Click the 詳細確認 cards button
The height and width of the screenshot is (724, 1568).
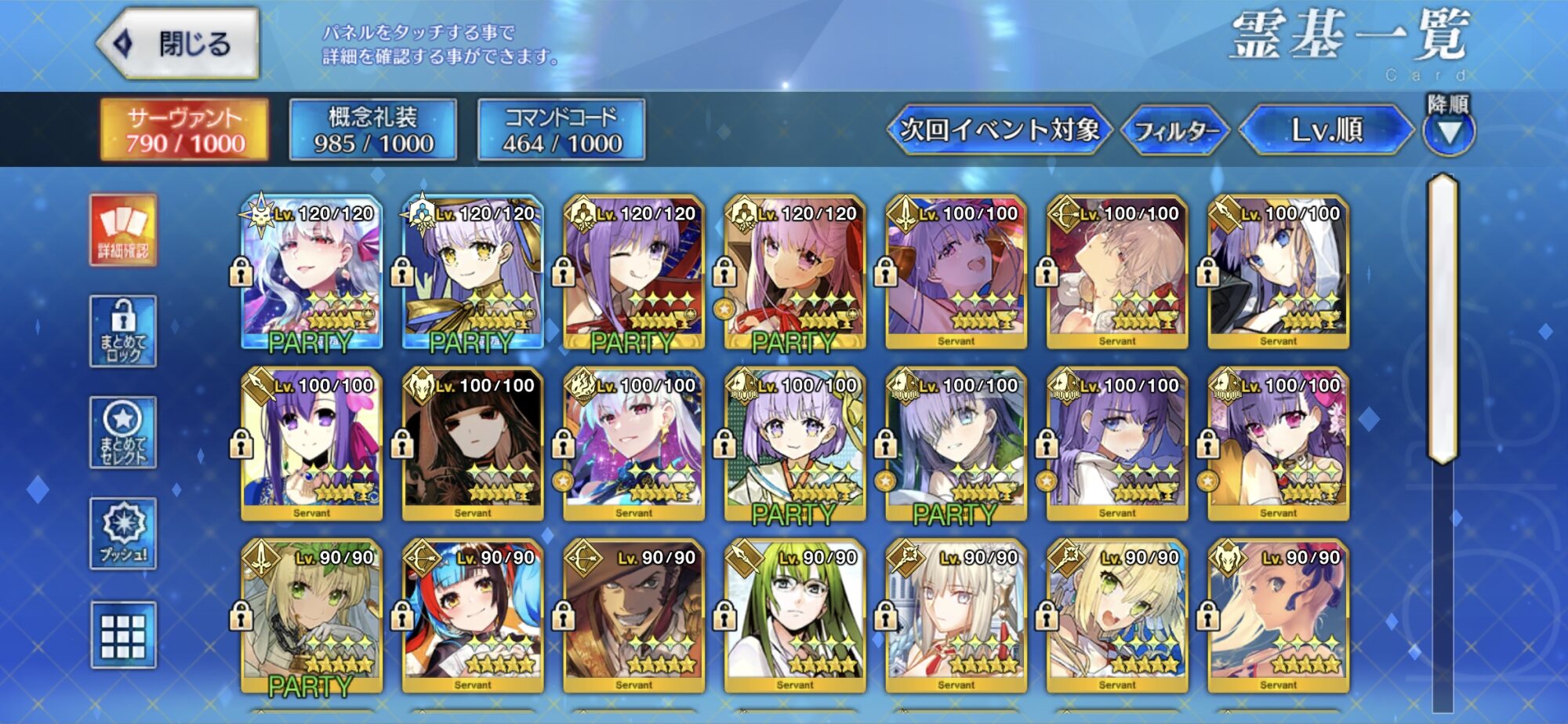point(123,231)
